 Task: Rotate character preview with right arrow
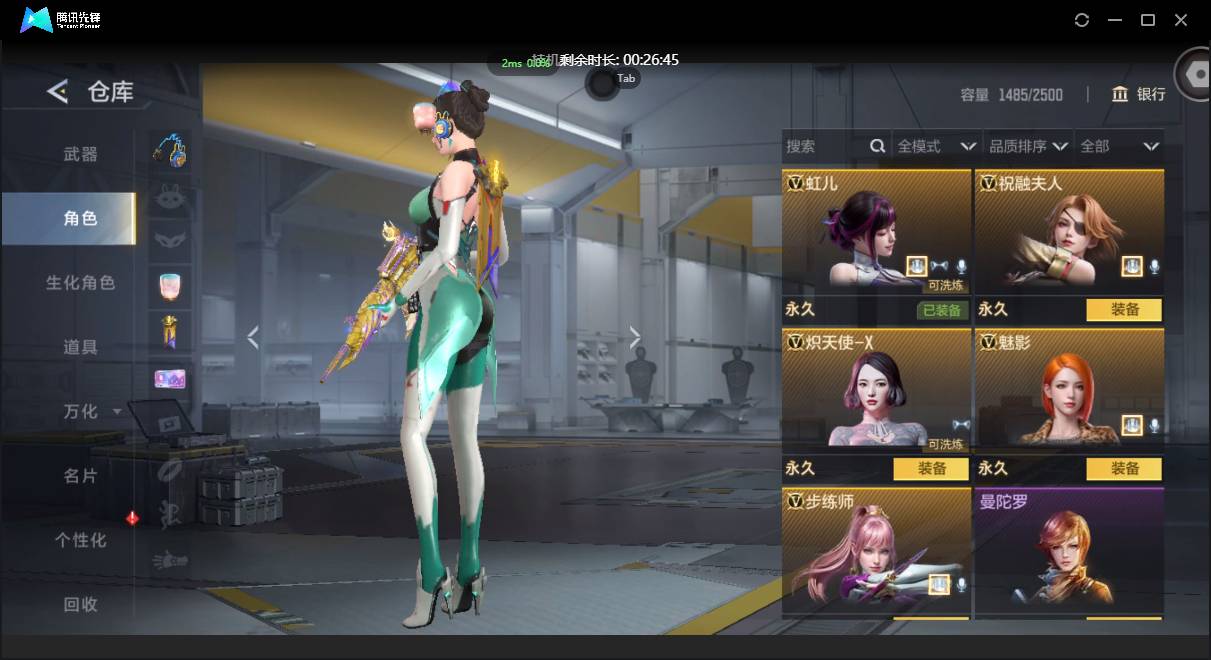pos(635,338)
